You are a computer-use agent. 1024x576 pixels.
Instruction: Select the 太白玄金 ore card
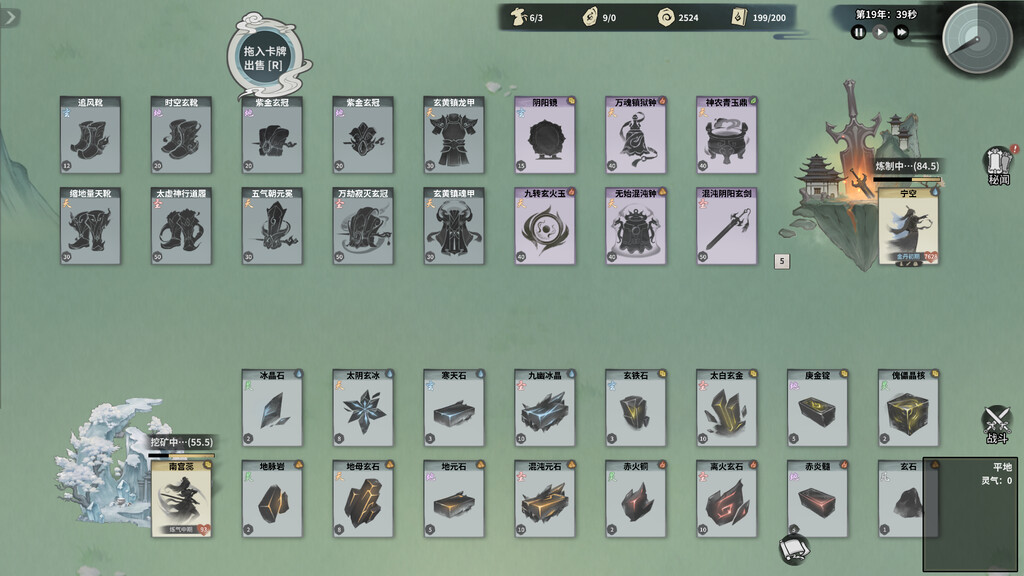[727, 408]
